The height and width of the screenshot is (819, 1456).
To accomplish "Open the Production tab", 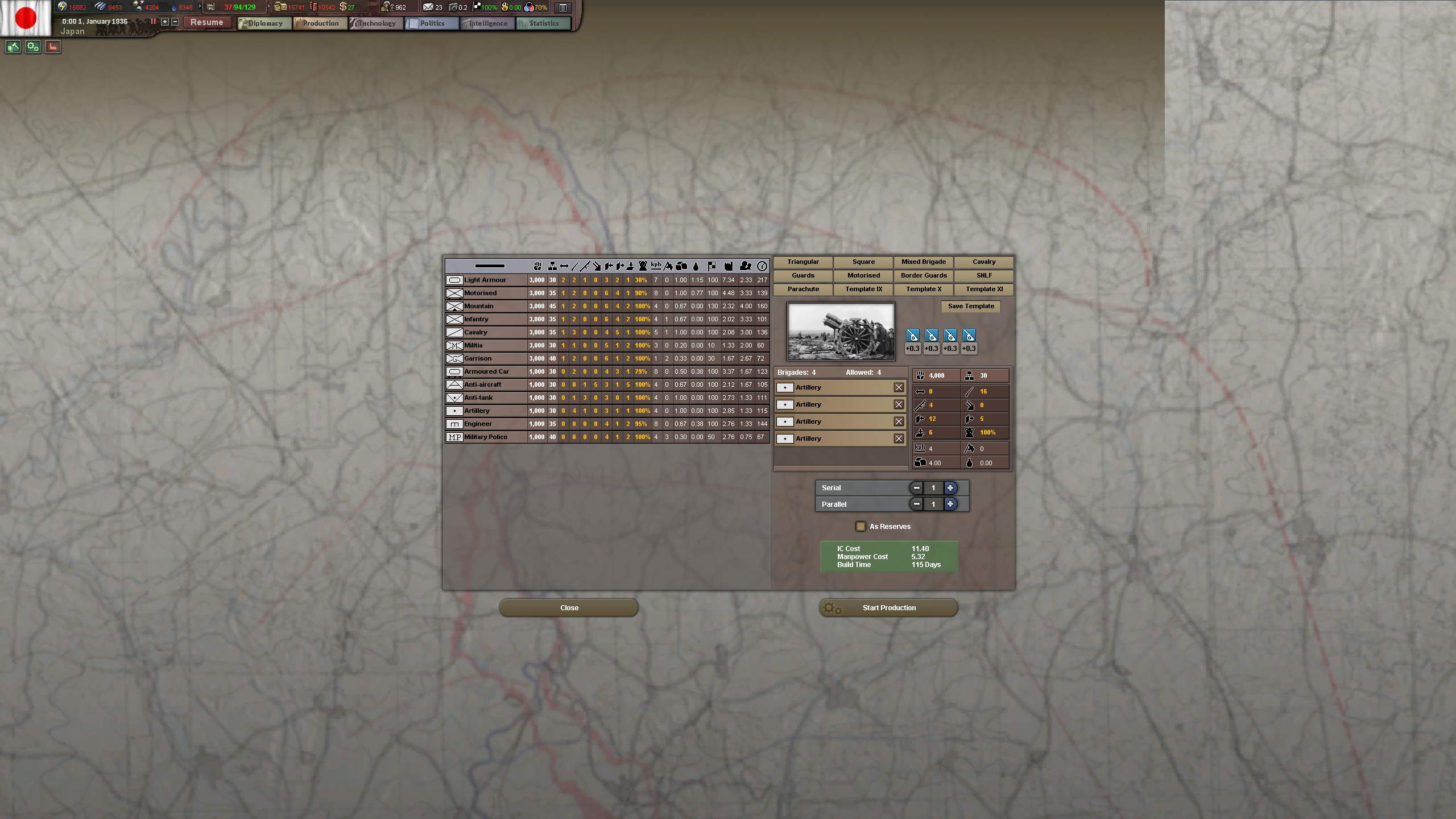I will (320, 23).
